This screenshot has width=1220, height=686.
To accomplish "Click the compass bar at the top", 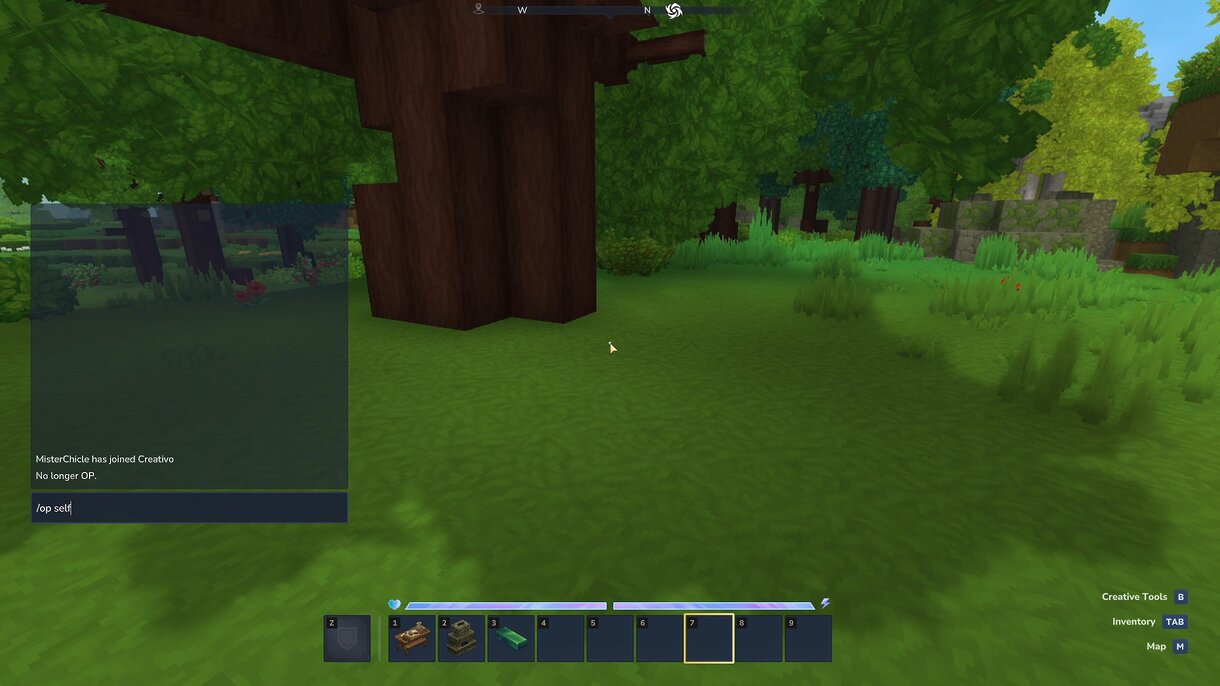I will click(610, 10).
